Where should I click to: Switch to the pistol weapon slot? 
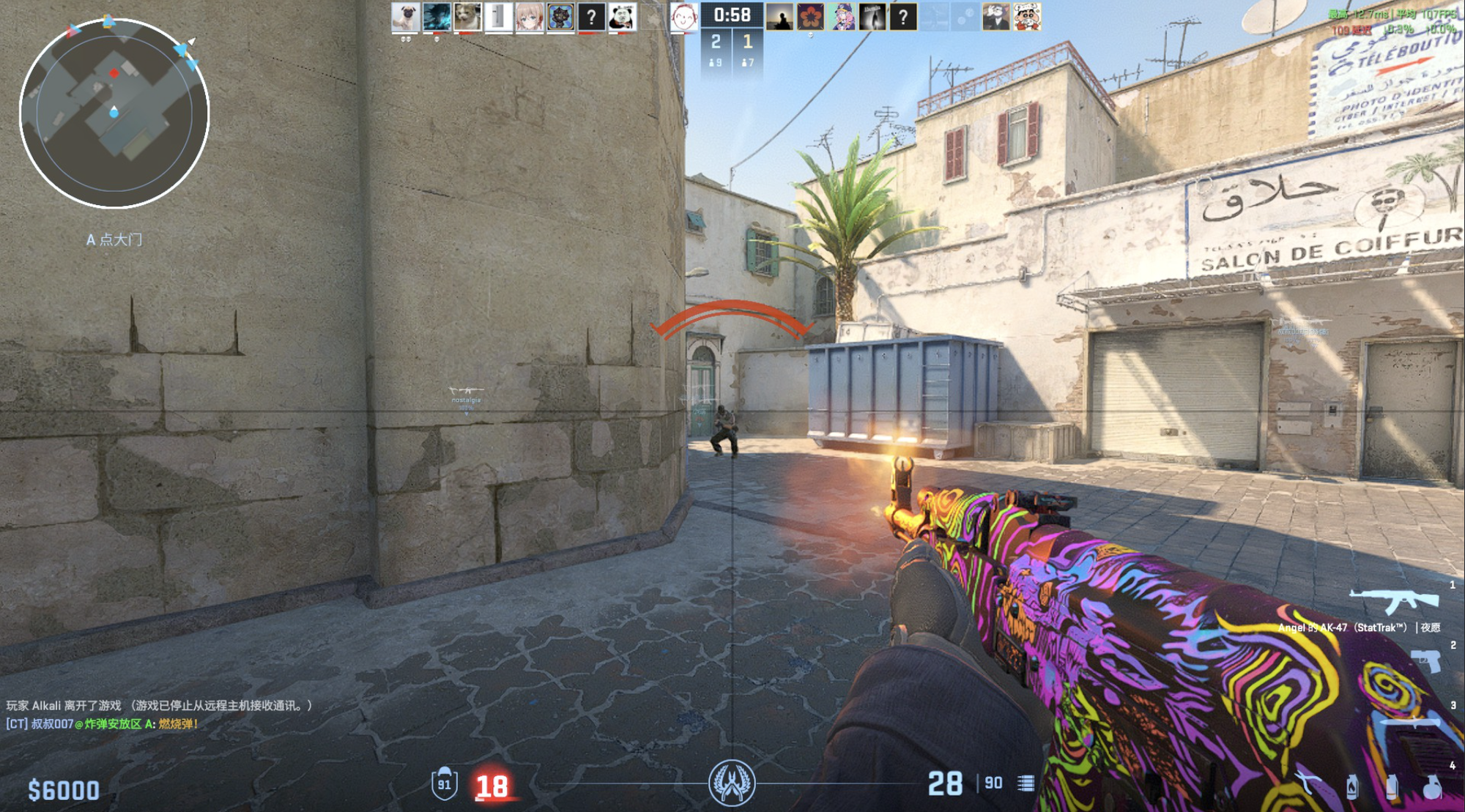[x=1425, y=661]
